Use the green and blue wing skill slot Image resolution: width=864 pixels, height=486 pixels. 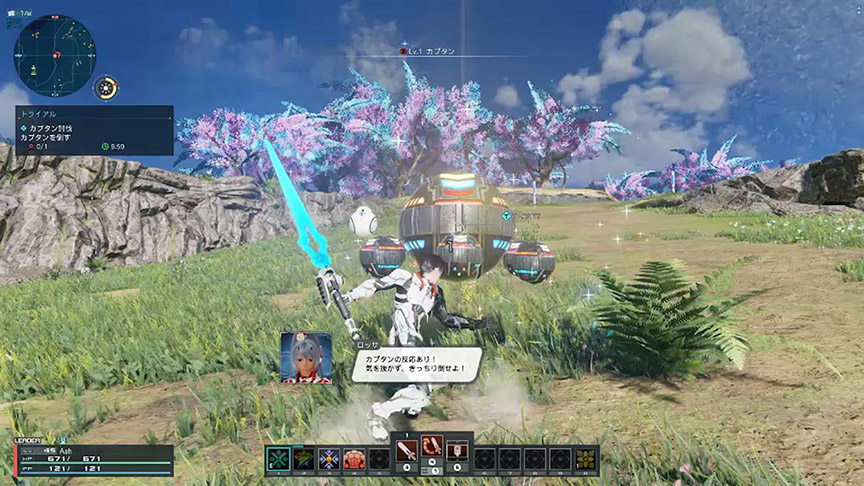pyautogui.click(x=304, y=459)
